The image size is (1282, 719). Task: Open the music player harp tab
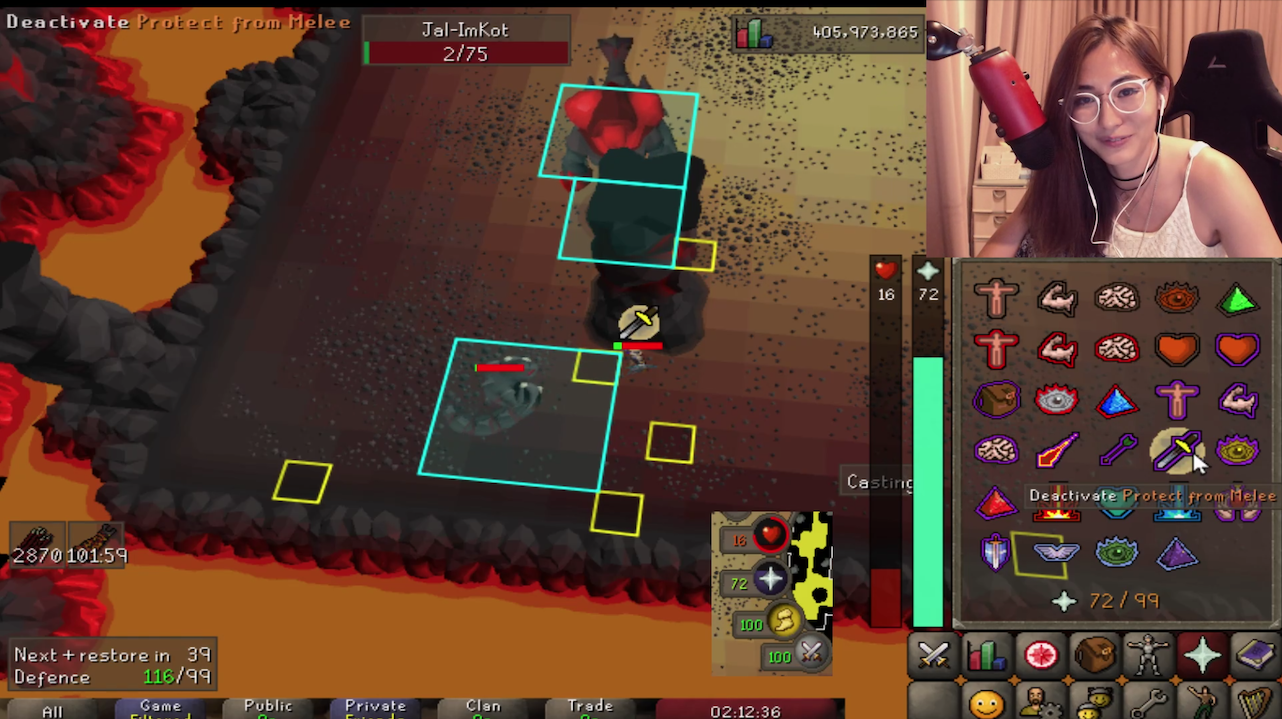[x=1254, y=702]
